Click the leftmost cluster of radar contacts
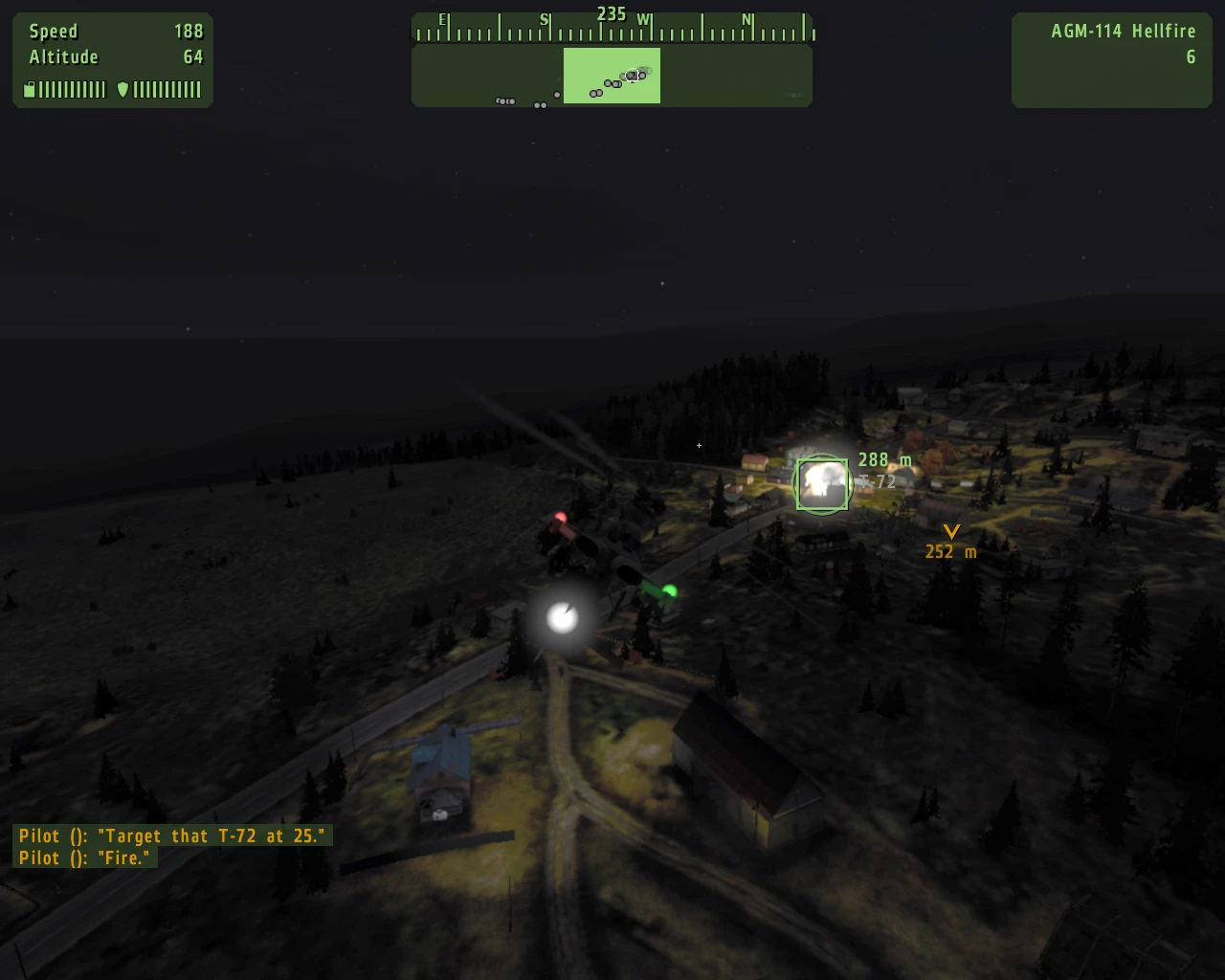 point(504,100)
